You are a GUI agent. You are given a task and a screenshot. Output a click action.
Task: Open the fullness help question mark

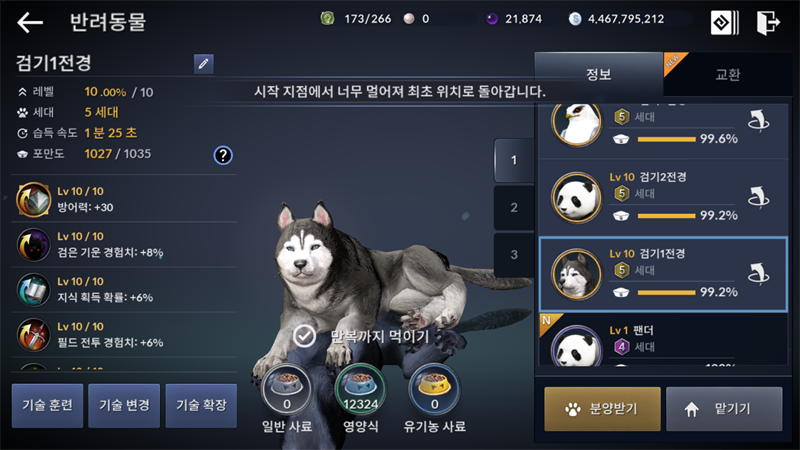223,155
